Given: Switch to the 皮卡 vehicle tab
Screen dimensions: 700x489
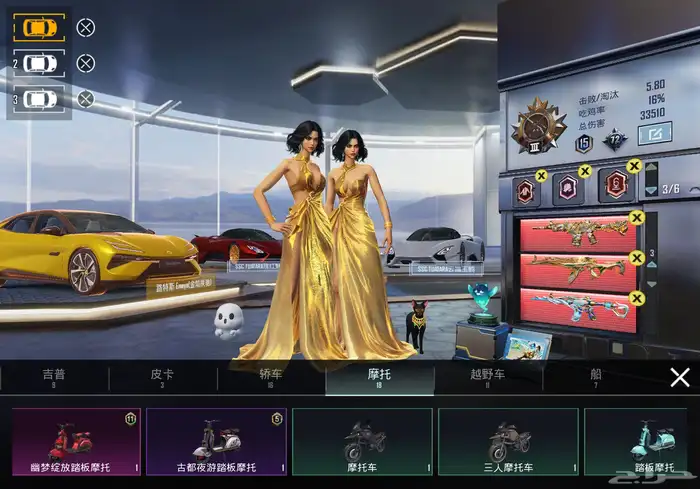Looking at the screenshot, I should (162, 377).
